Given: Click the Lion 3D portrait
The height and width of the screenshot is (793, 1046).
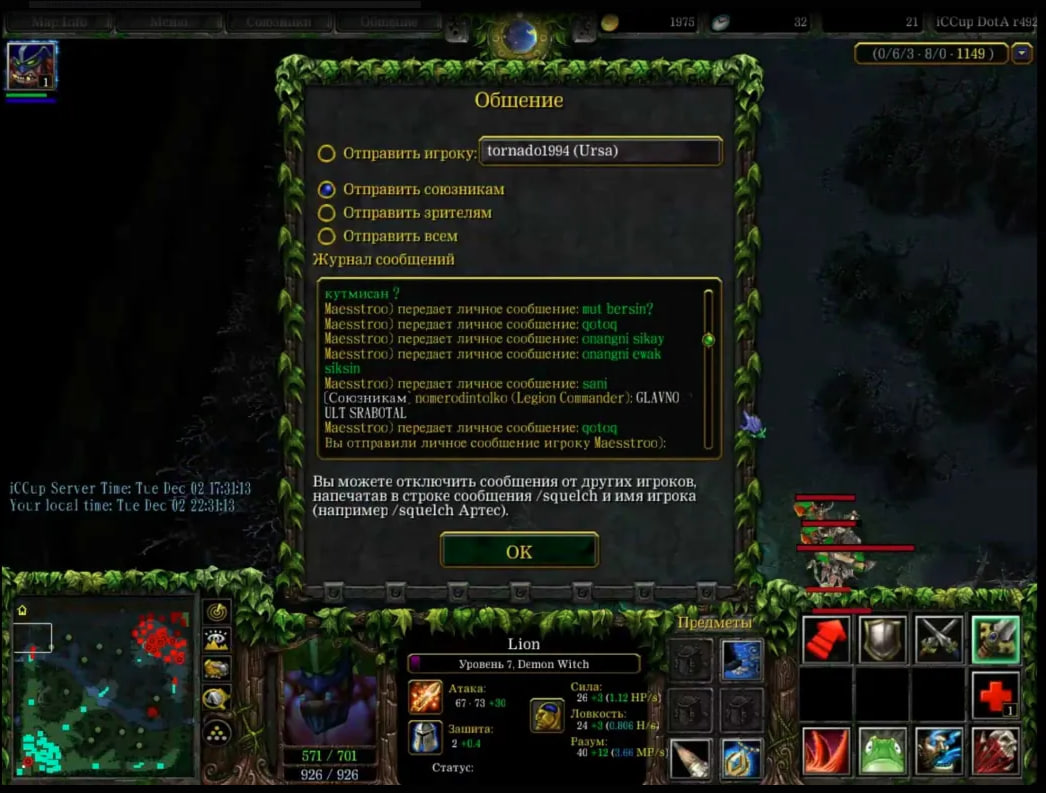Looking at the screenshot, I should (x=330, y=695).
